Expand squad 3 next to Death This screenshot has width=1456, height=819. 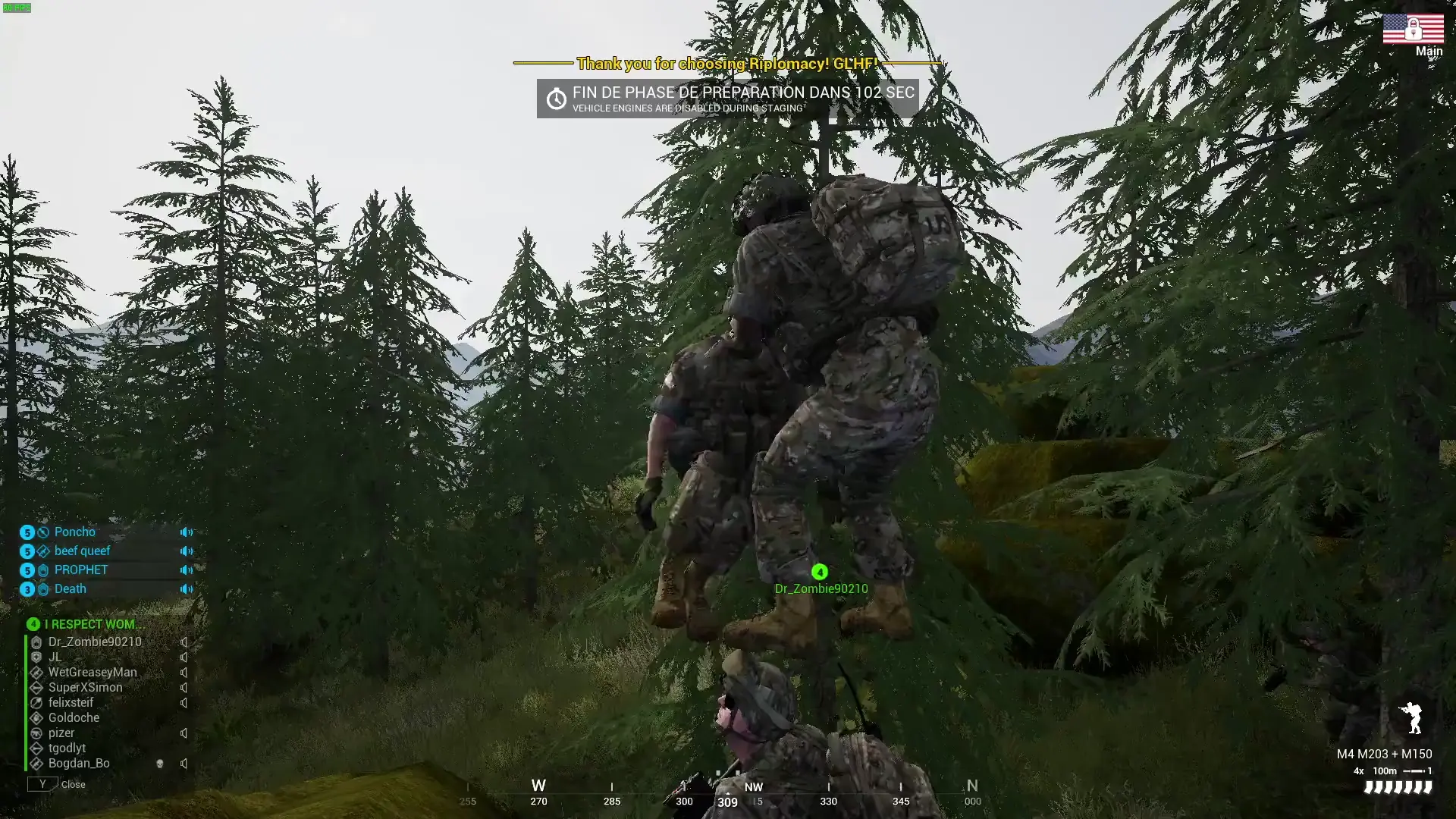point(28,589)
